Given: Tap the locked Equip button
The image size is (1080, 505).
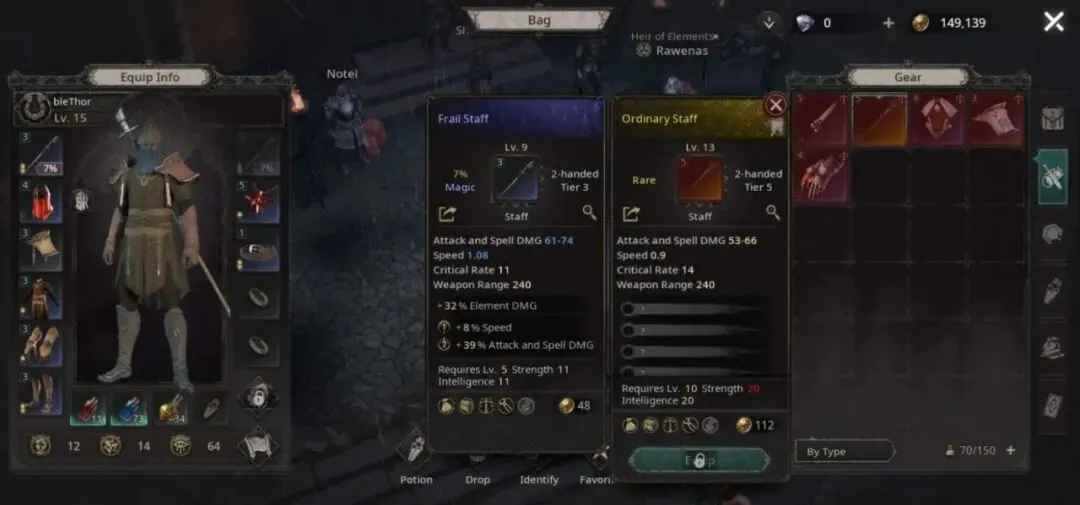Looking at the screenshot, I should [x=700, y=460].
